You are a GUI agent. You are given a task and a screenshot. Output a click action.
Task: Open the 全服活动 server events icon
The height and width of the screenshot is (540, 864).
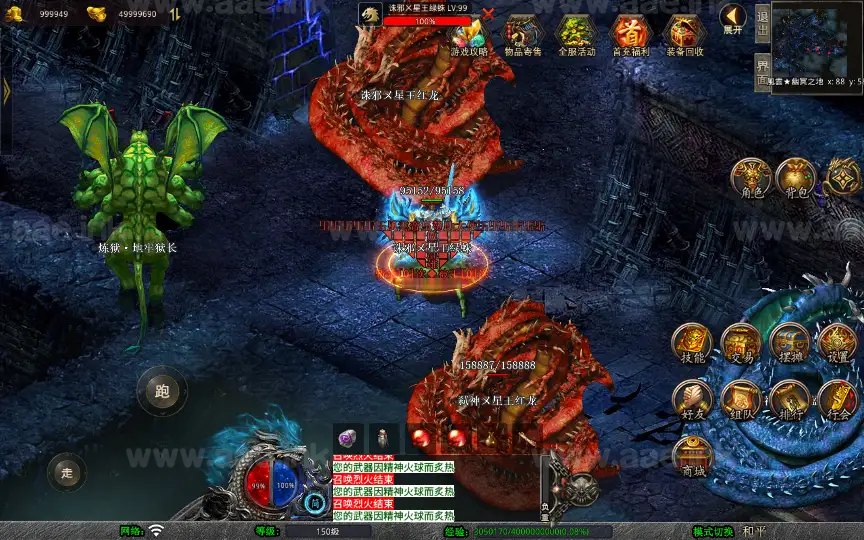(x=576, y=34)
